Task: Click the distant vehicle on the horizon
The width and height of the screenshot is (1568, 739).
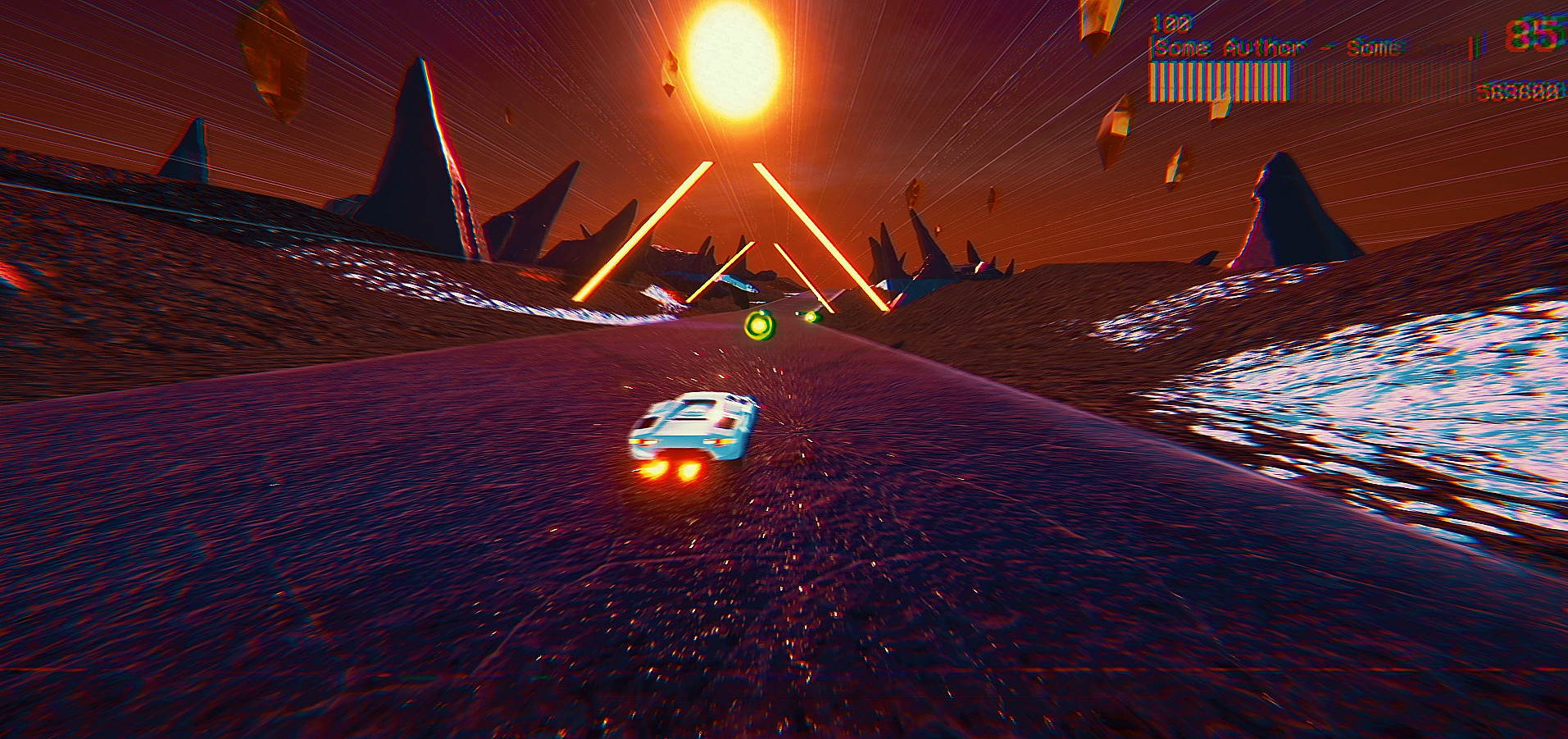Action: [738, 285]
